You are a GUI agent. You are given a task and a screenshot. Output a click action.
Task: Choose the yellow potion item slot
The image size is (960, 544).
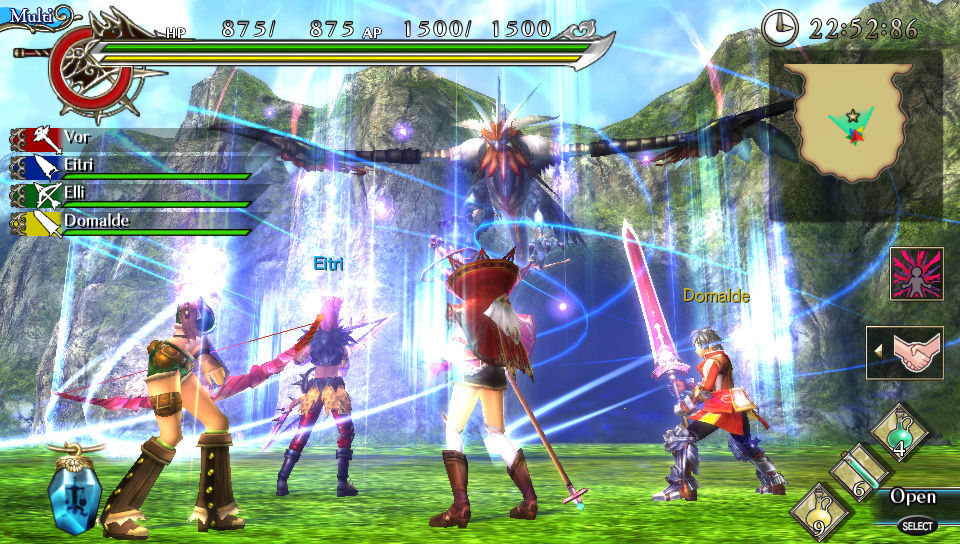(x=817, y=512)
